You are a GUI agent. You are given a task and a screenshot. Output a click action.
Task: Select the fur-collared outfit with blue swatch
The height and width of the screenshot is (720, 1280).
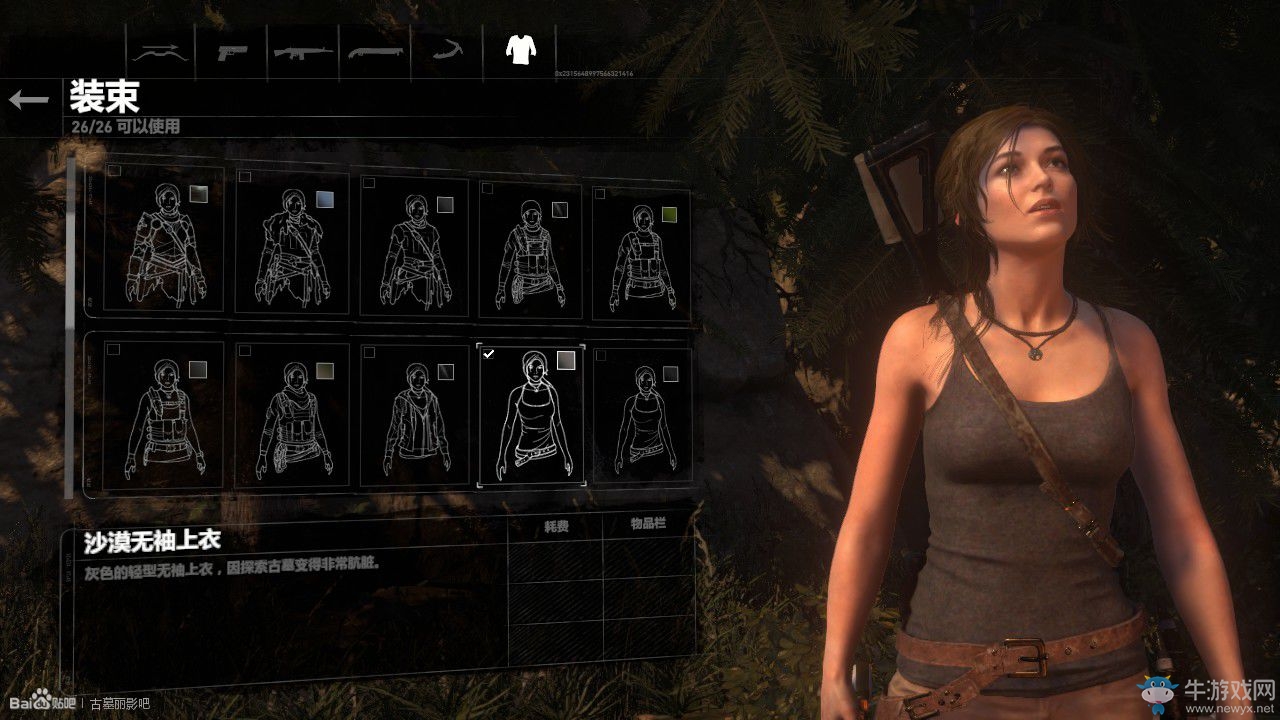point(291,245)
